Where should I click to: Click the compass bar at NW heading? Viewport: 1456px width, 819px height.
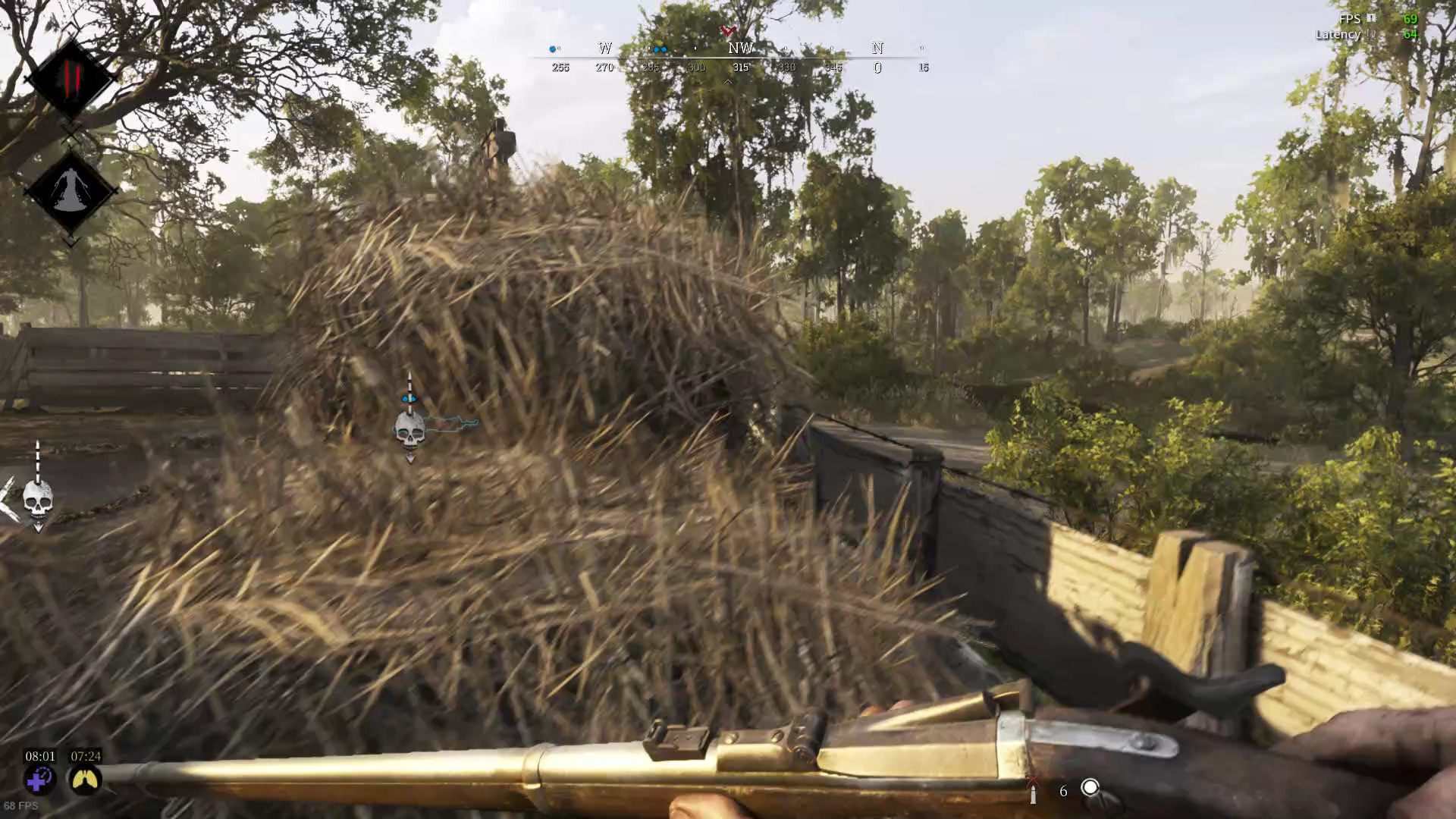click(x=740, y=49)
